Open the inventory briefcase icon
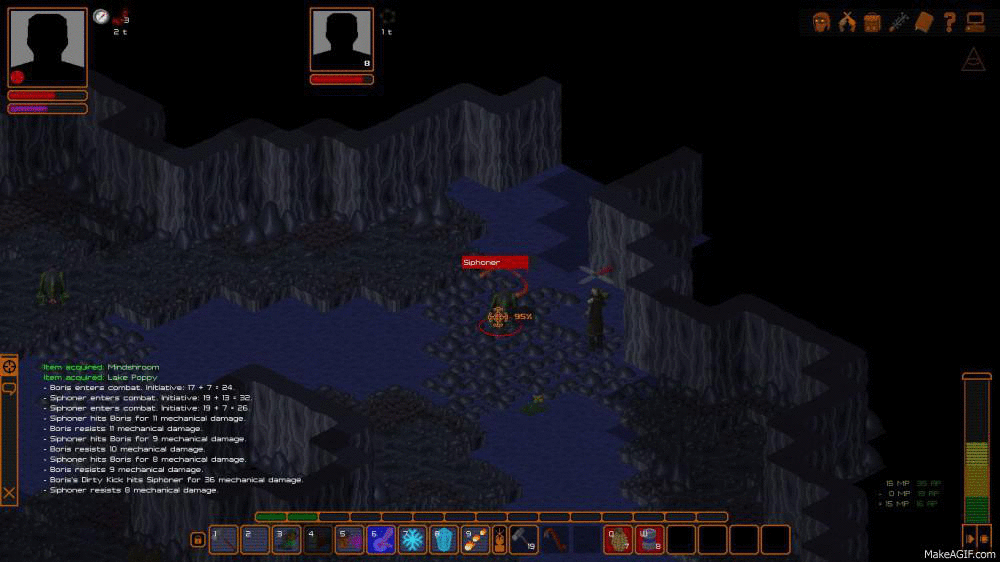The height and width of the screenshot is (562, 1000). point(872,22)
